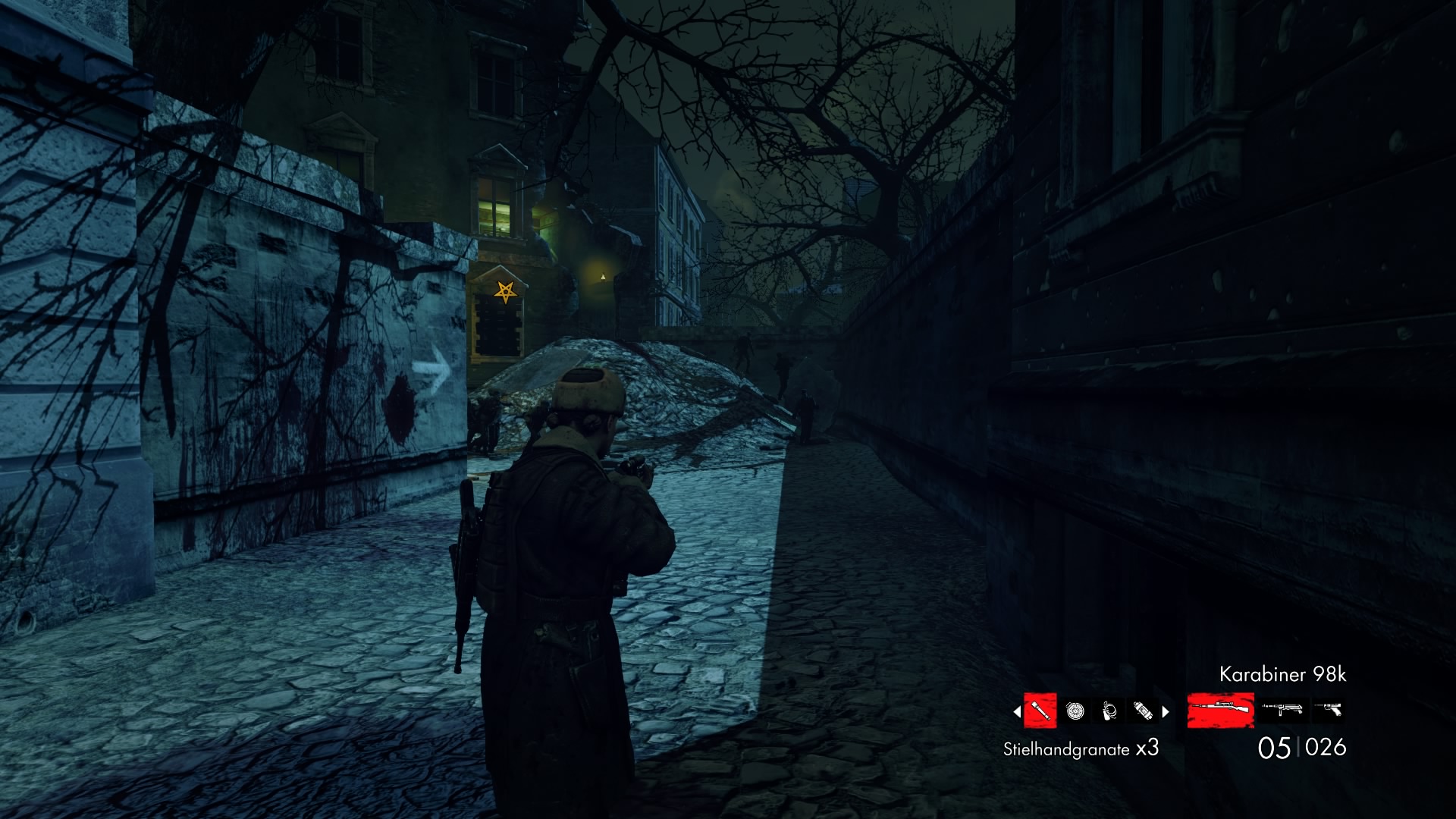Switch to the submachine gun weapon
The image size is (1456, 819).
coord(1282,710)
